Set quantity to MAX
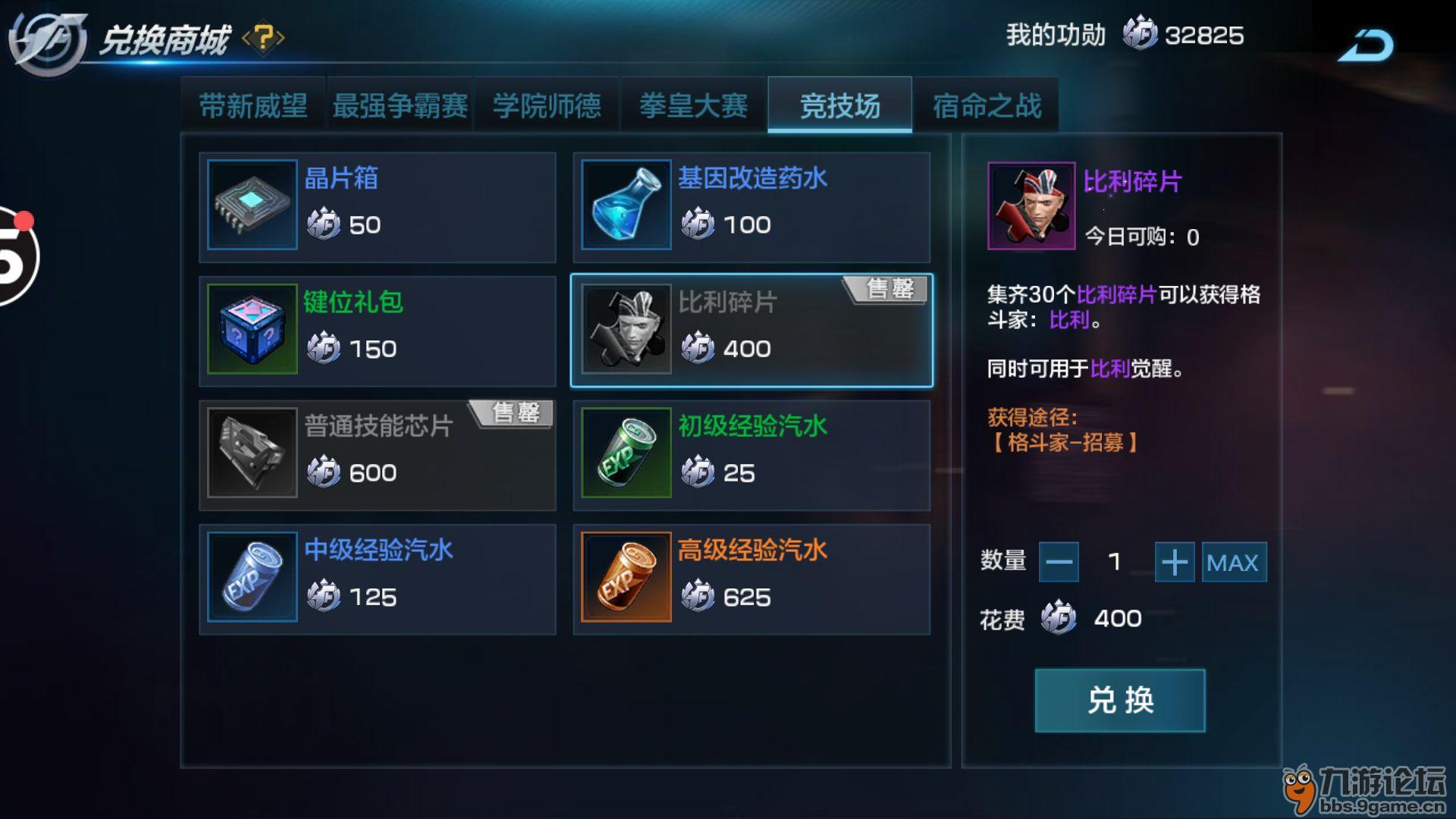The width and height of the screenshot is (1456, 819). 1233,562
